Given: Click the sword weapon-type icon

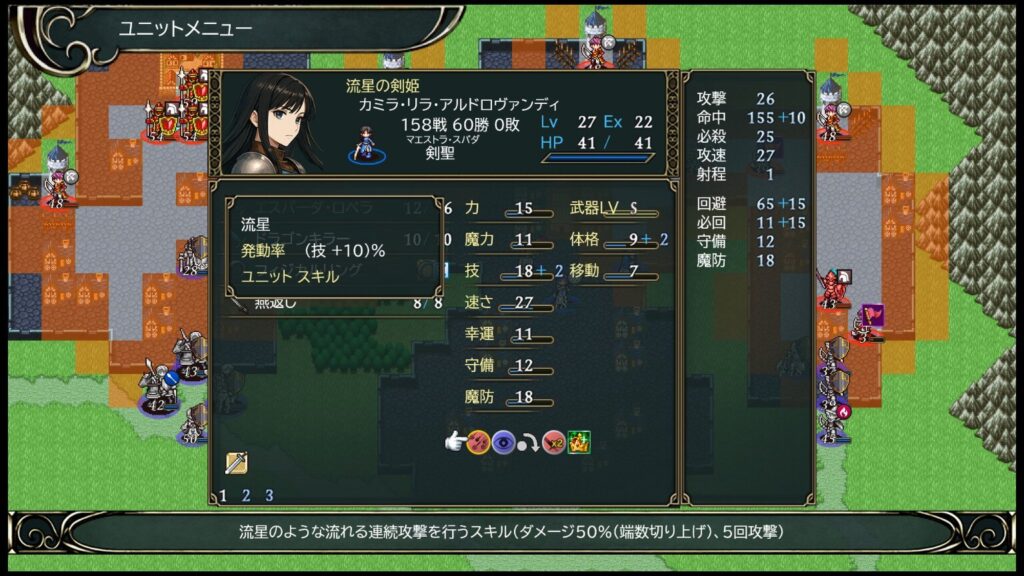Looking at the screenshot, I should 236,463.
